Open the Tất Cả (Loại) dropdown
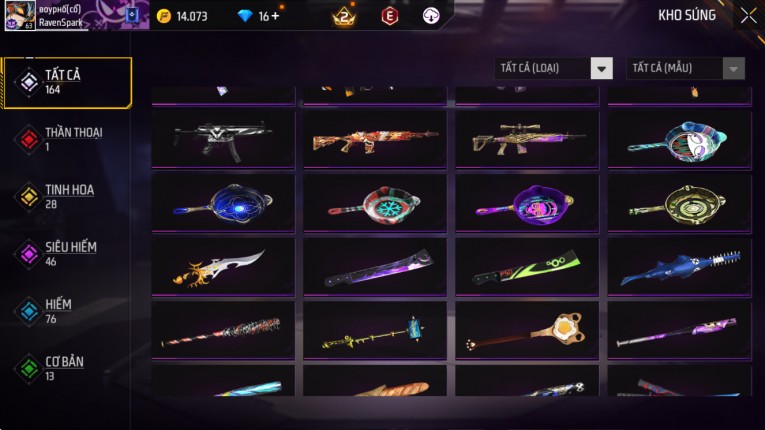This screenshot has width=765, height=430. click(554, 68)
